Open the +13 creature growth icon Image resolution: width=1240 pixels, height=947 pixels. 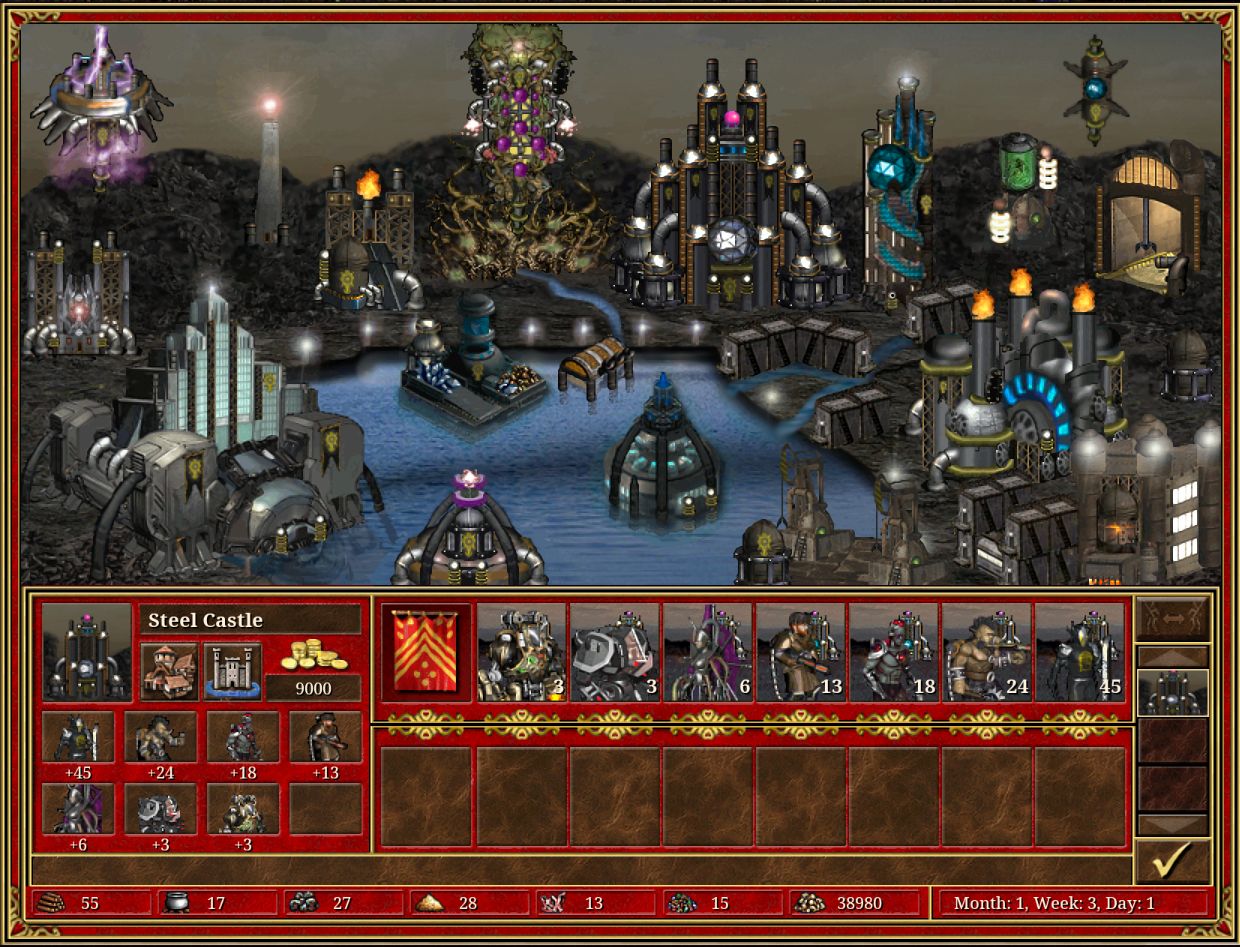[325, 738]
